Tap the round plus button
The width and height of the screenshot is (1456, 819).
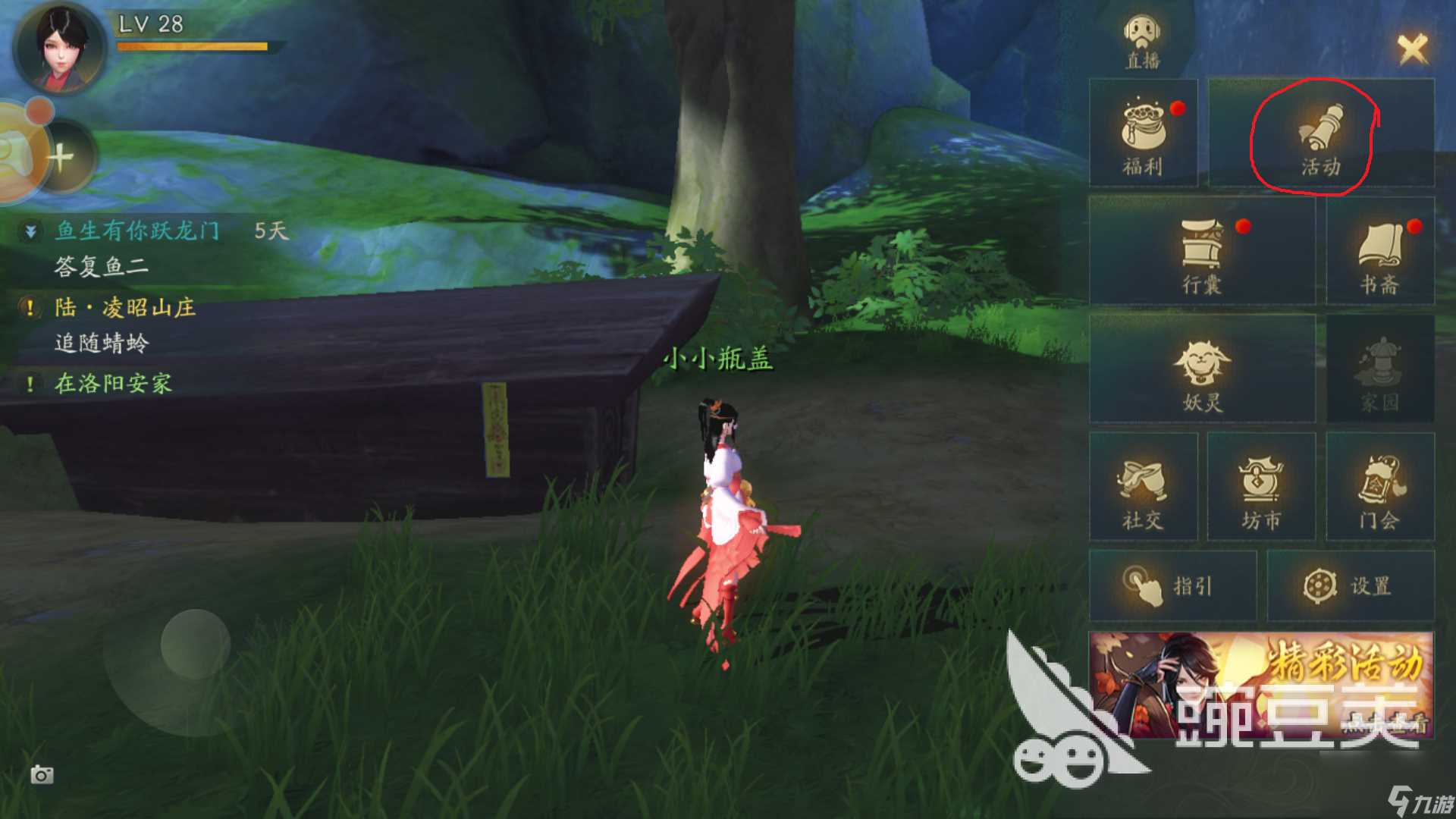(x=62, y=158)
